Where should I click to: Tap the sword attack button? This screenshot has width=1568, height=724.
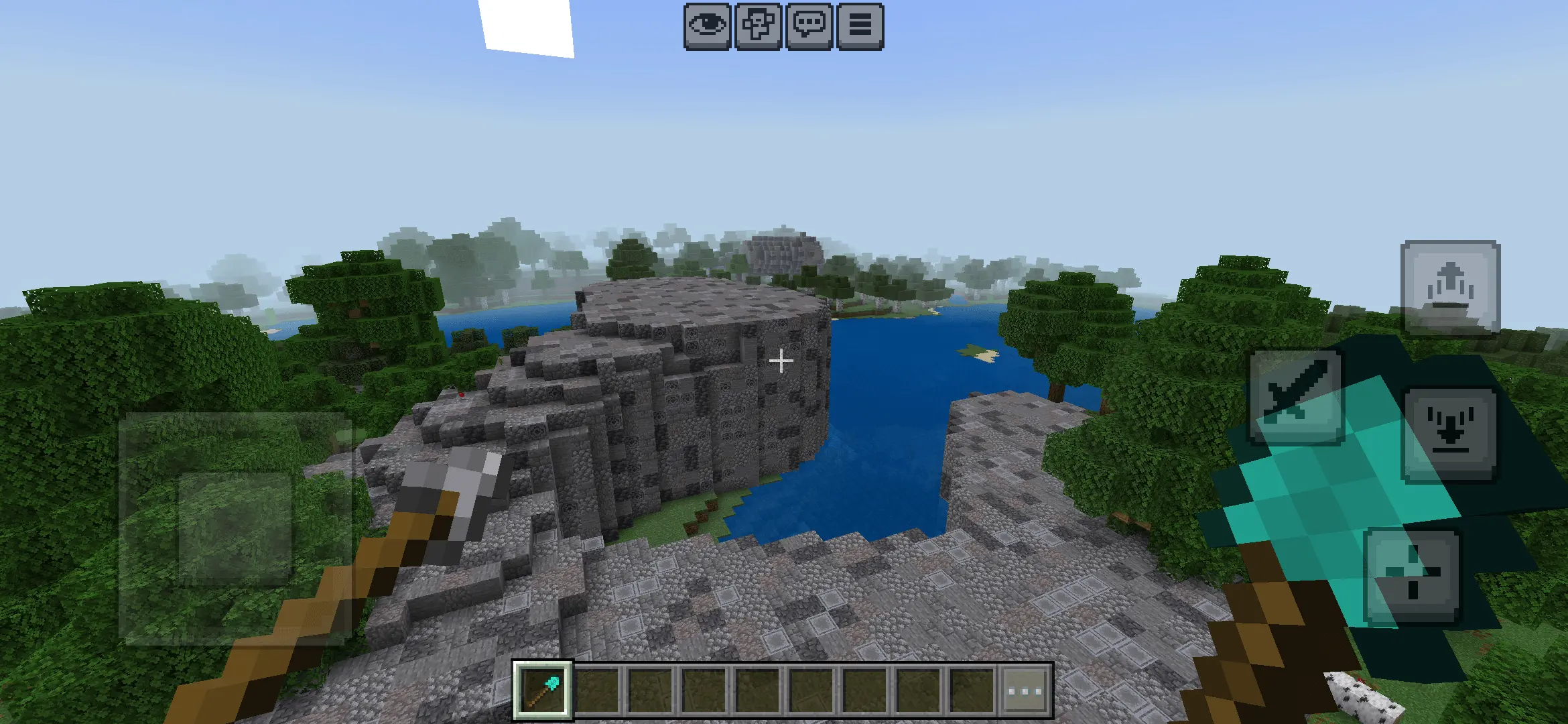tap(1296, 398)
